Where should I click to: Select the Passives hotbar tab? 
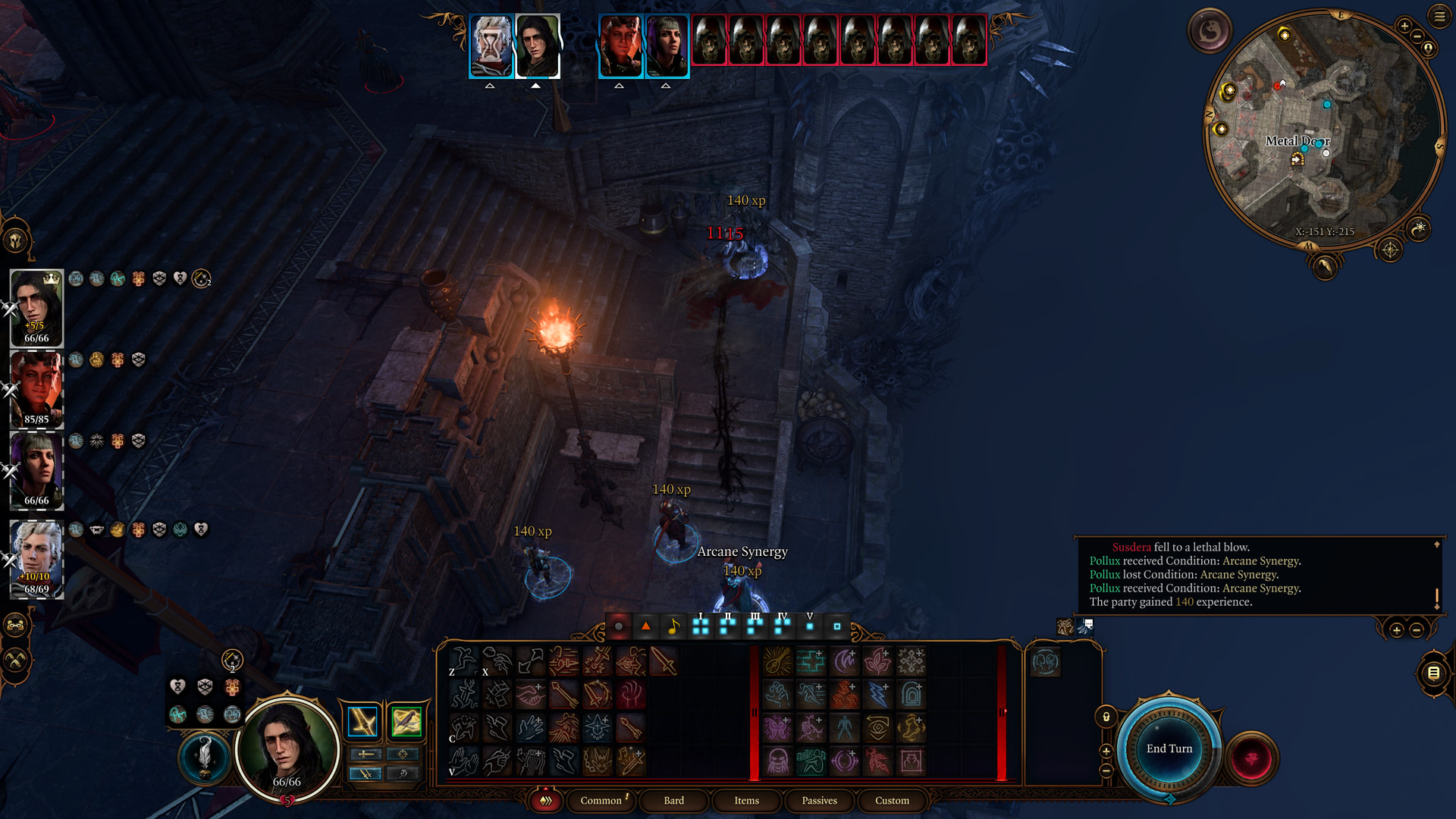pos(819,800)
